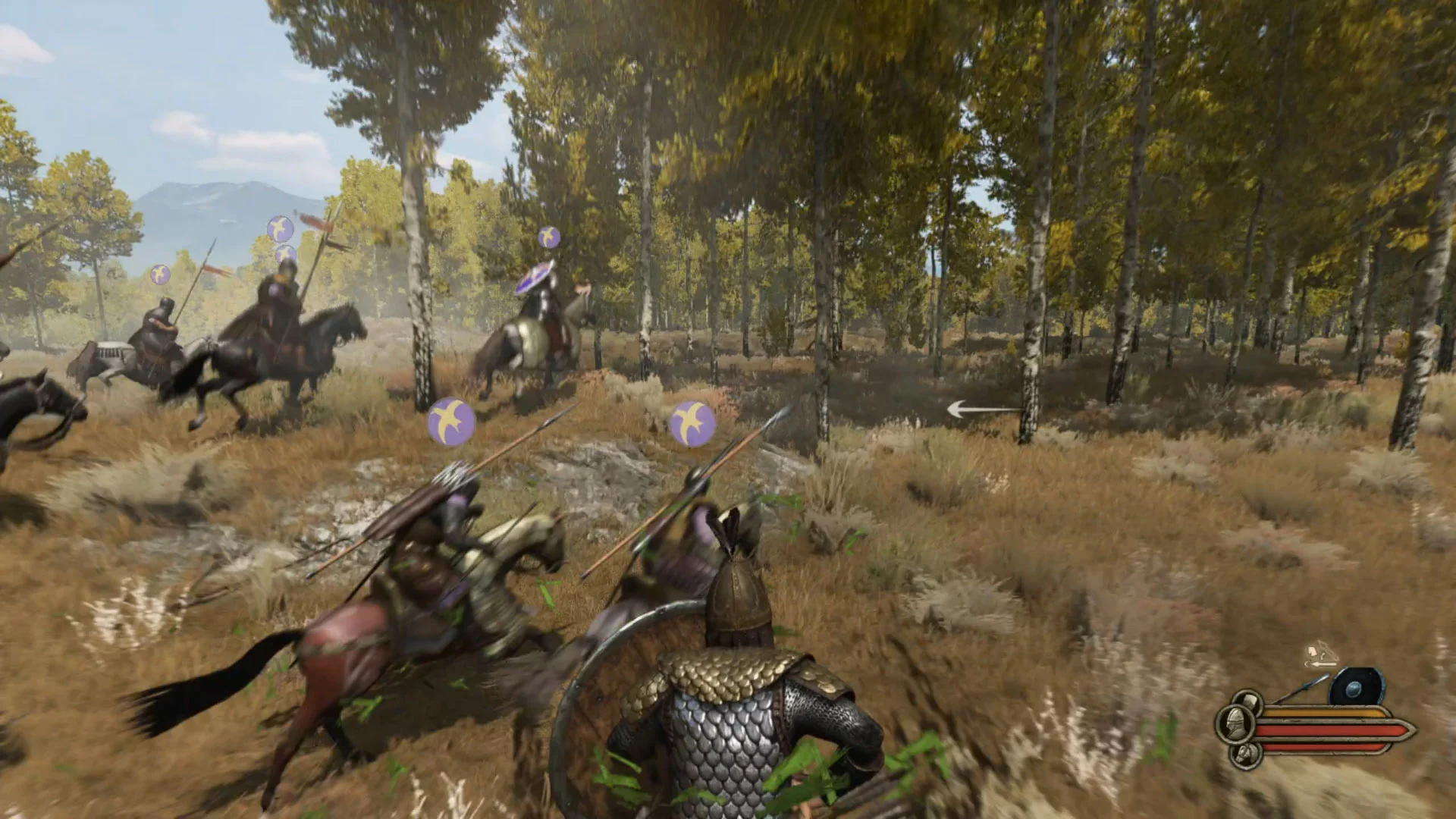Click the couched lance stance indicator
The image size is (1456, 819).
pos(1320,655)
